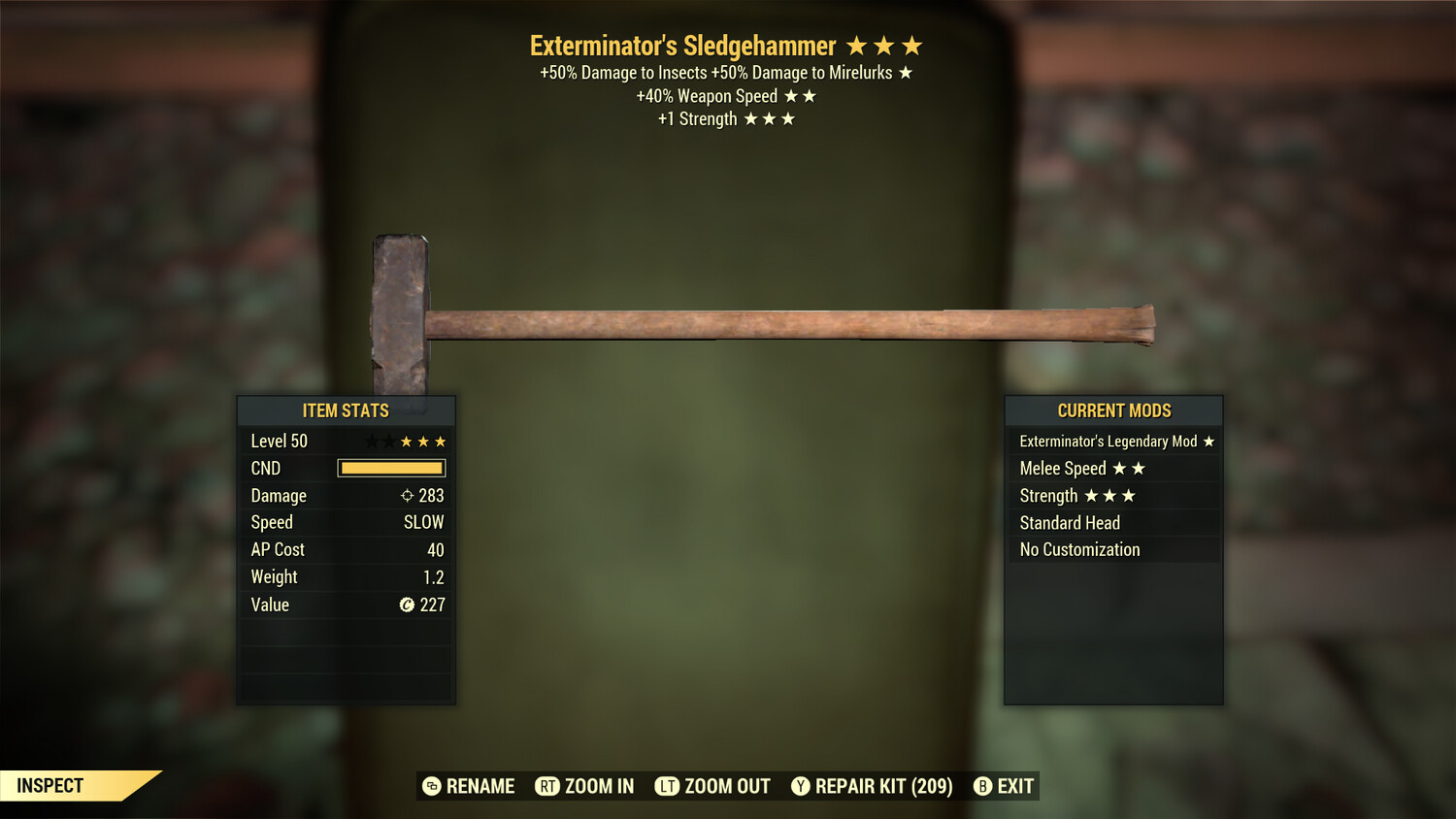
Task: Rename the Exterminator's Sledgehammer
Action: click(469, 786)
